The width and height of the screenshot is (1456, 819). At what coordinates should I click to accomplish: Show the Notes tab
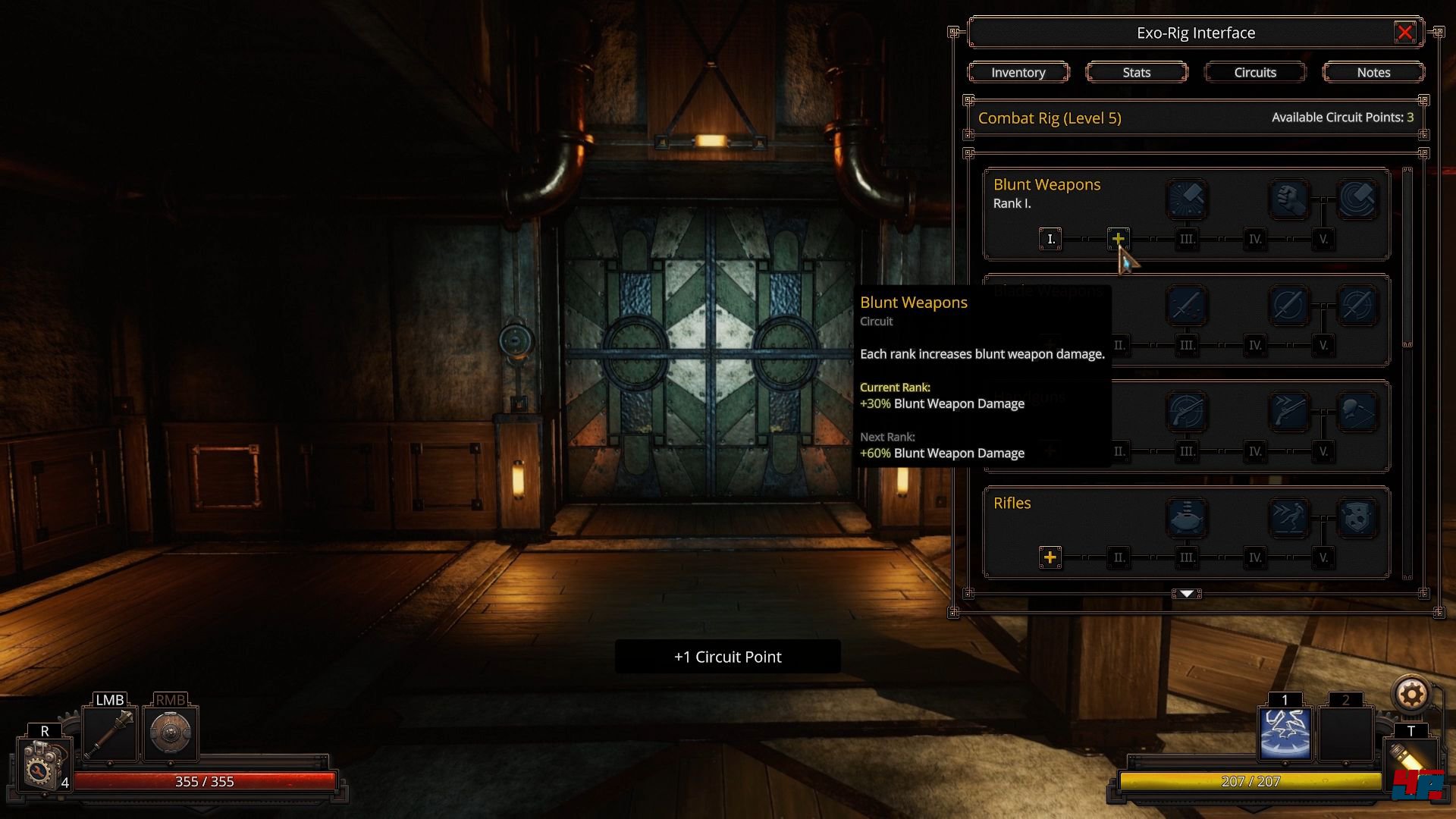[1373, 72]
